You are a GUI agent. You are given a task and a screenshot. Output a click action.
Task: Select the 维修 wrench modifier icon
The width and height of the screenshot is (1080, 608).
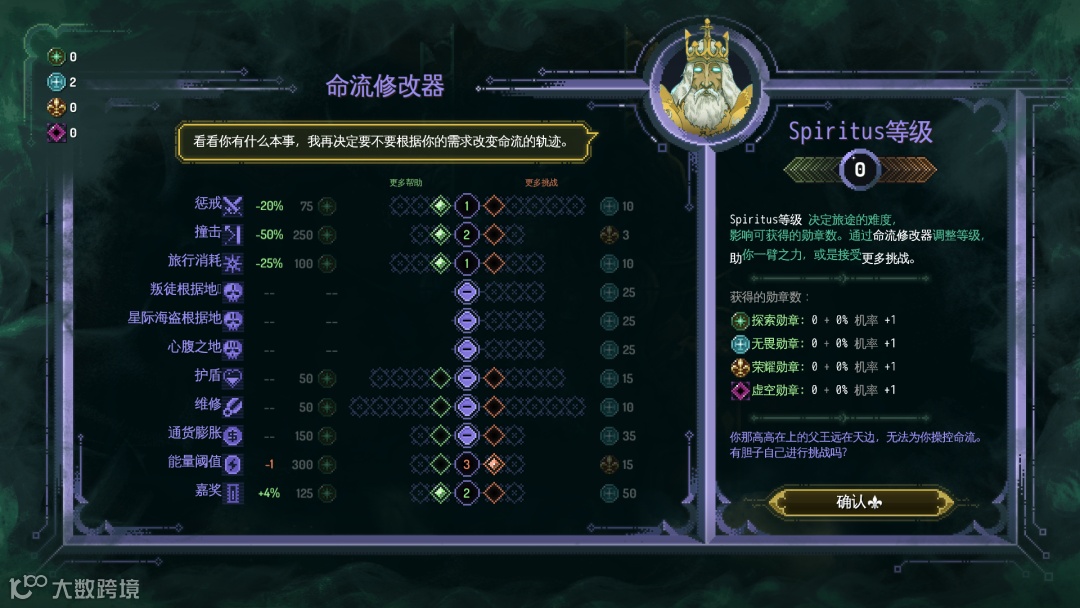(x=233, y=407)
